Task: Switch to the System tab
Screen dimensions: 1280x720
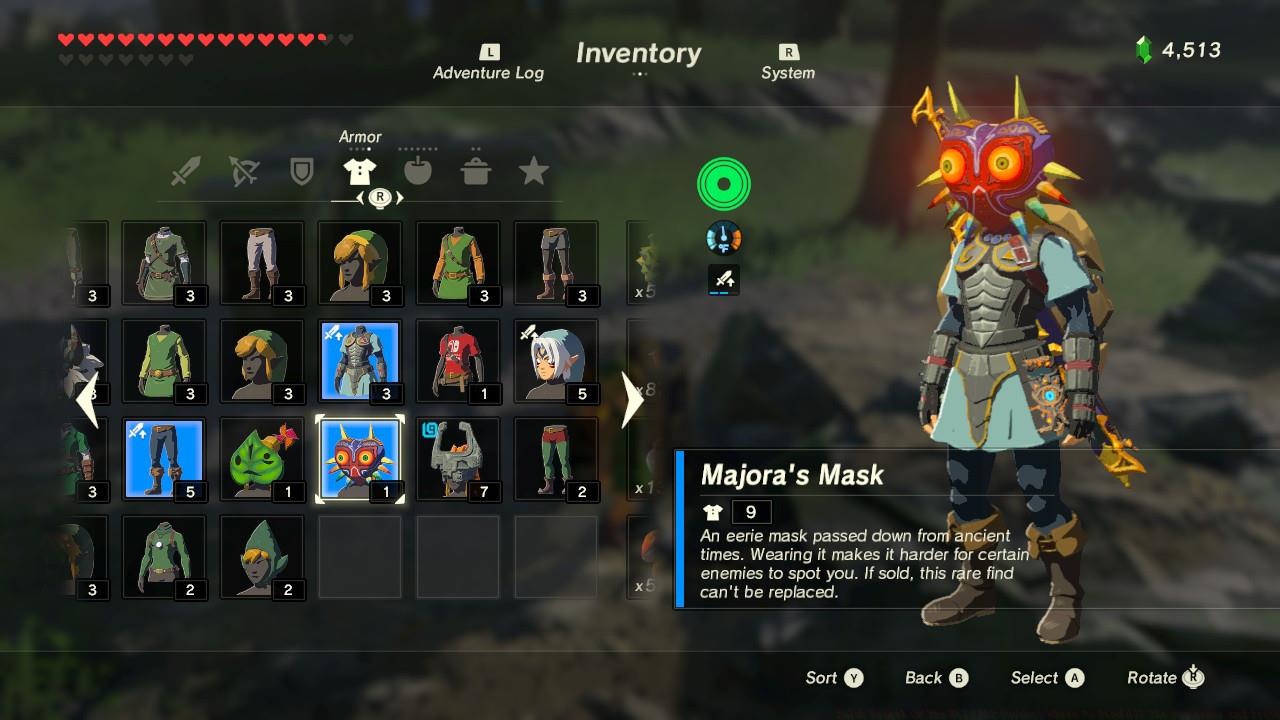Action: [x=788, y=63]
